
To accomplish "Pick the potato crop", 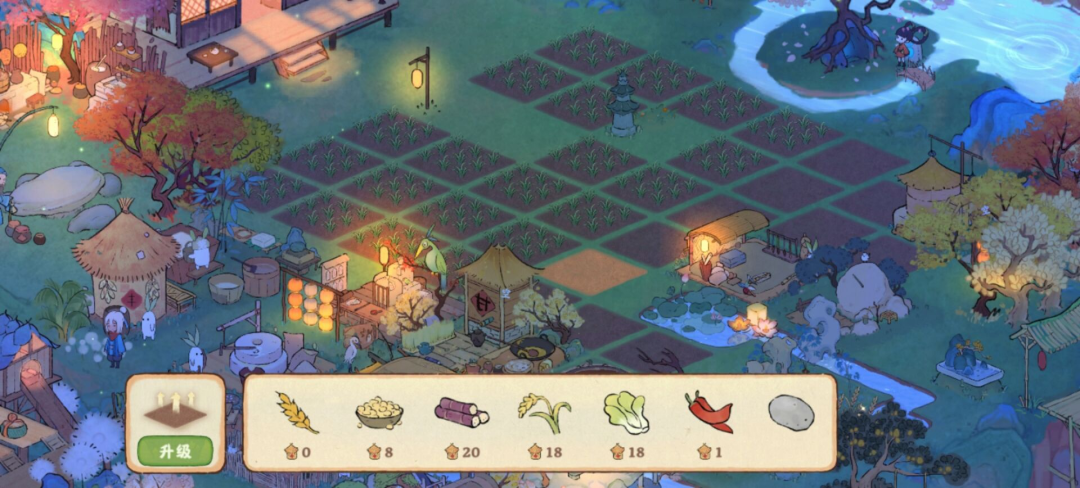I will tap(791, 412).
